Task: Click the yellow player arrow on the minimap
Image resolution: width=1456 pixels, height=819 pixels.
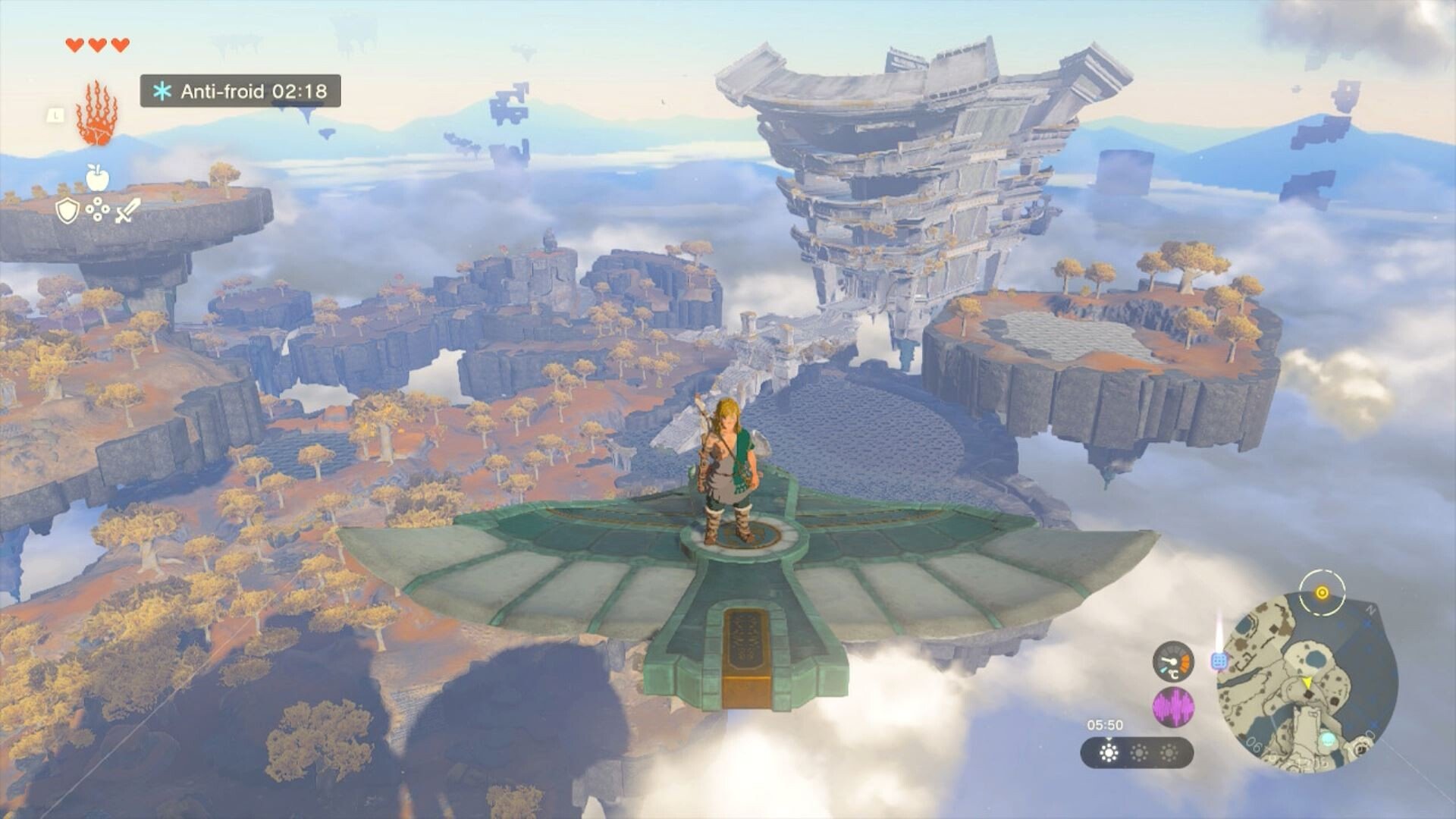Action: [x=1307, y=683]
